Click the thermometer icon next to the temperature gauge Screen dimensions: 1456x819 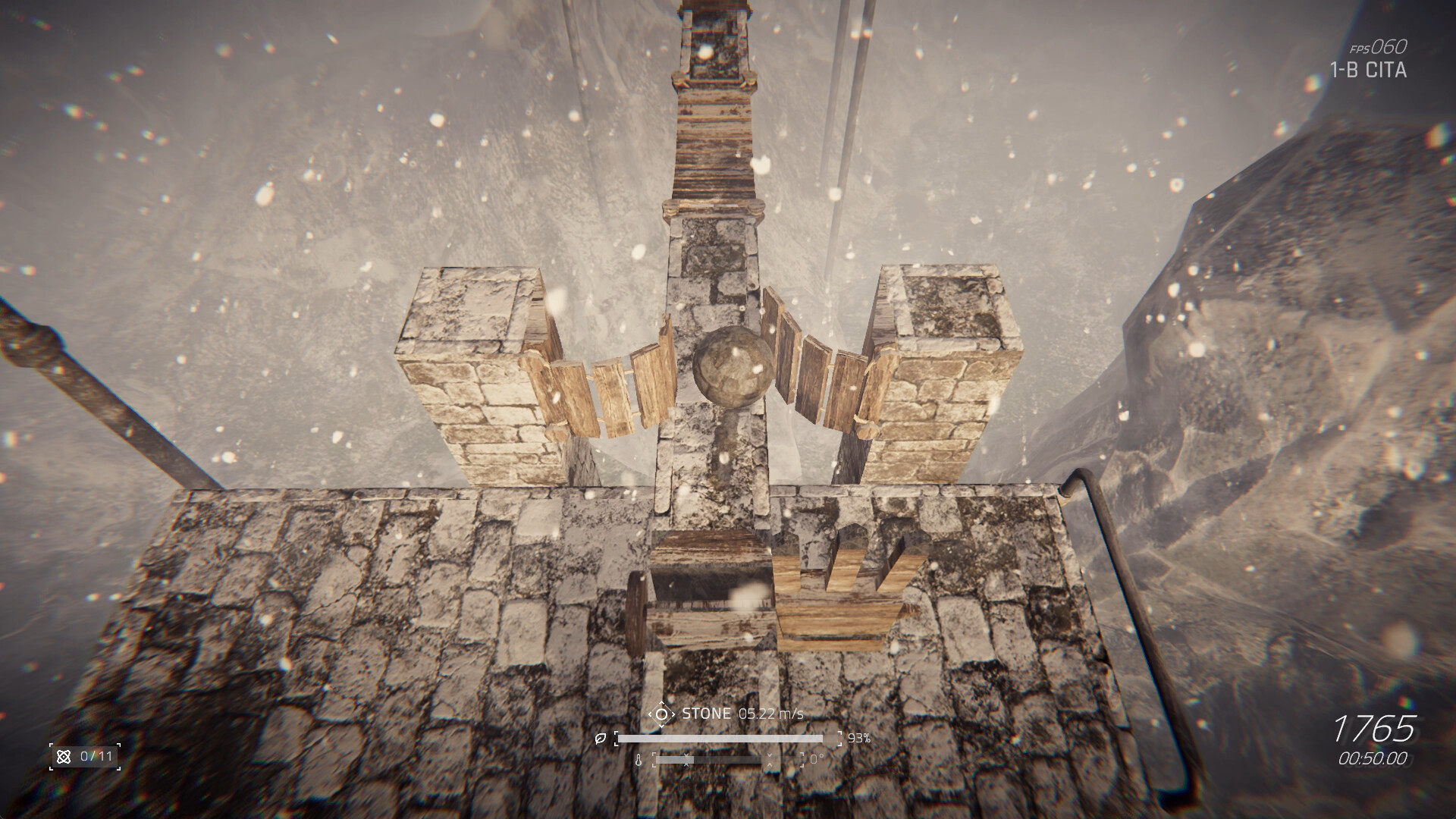(x=639, y=759)
